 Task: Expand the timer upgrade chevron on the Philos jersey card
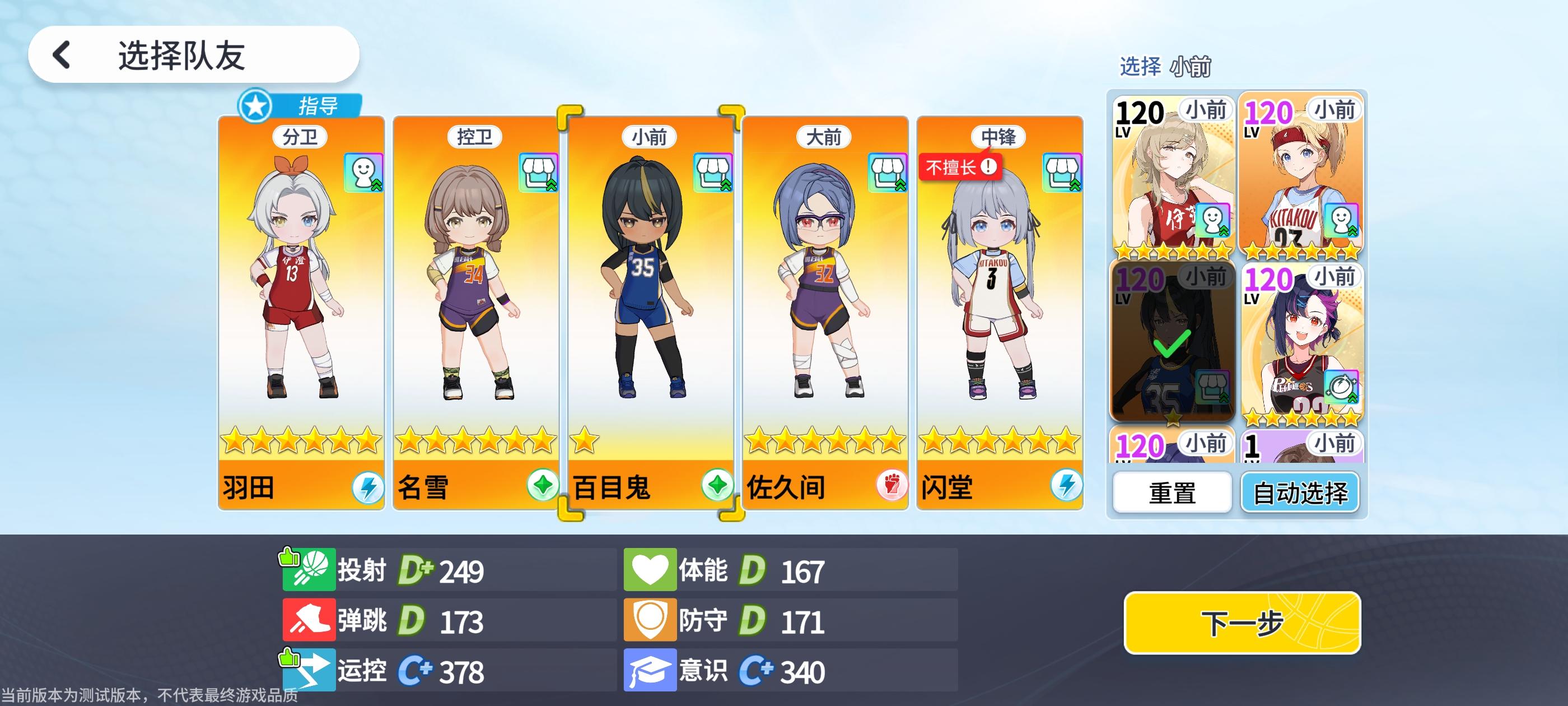1354,399
